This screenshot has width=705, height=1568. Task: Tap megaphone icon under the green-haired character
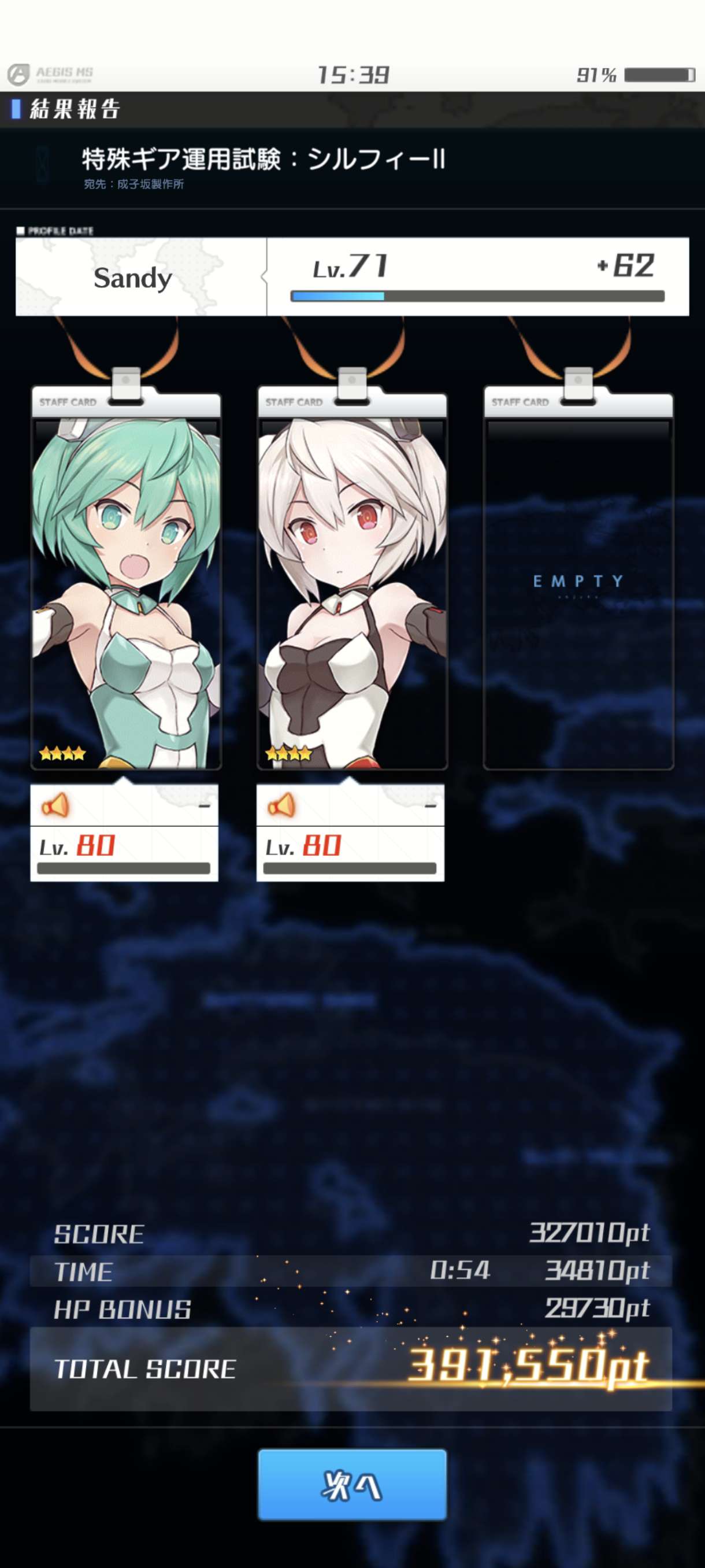55,805
